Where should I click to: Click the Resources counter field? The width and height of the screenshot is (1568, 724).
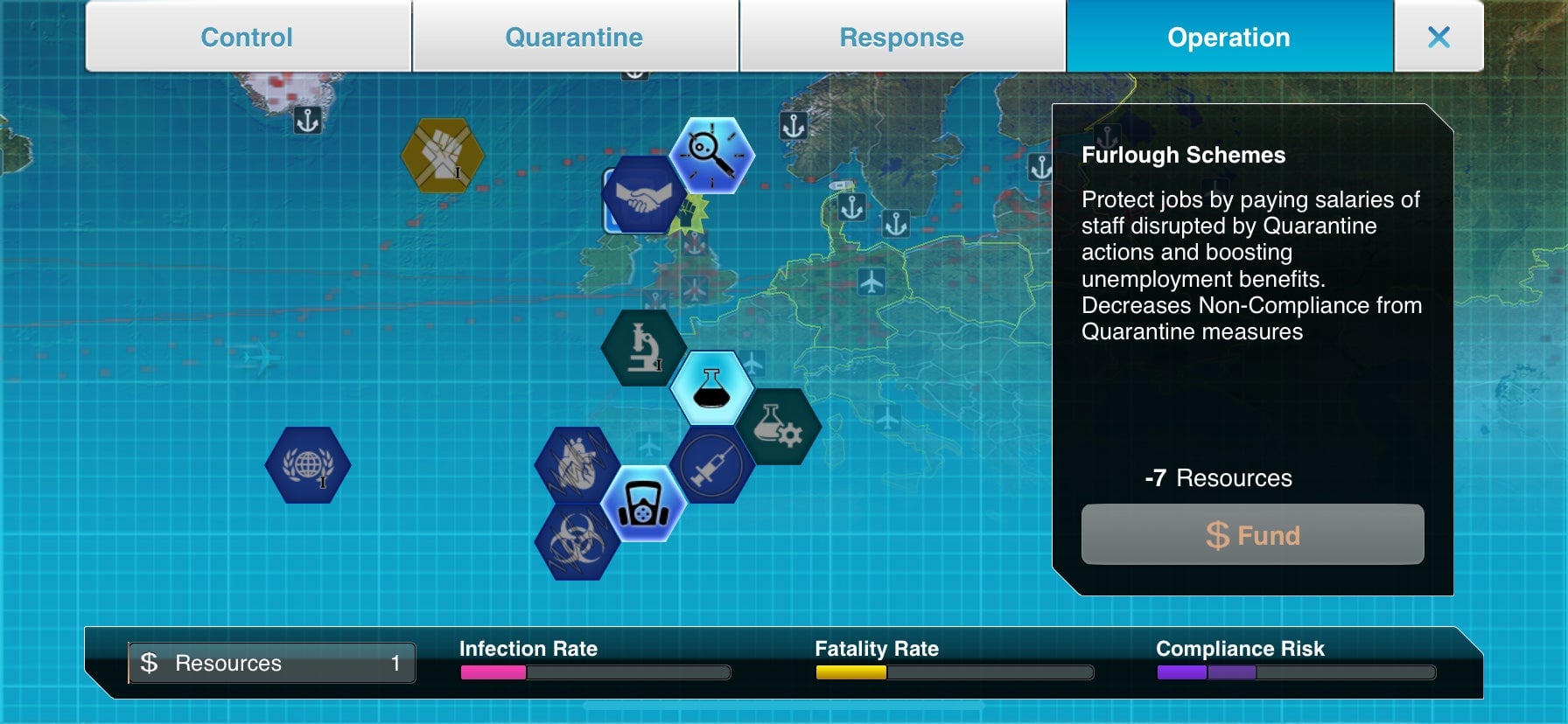click(271, 663)
